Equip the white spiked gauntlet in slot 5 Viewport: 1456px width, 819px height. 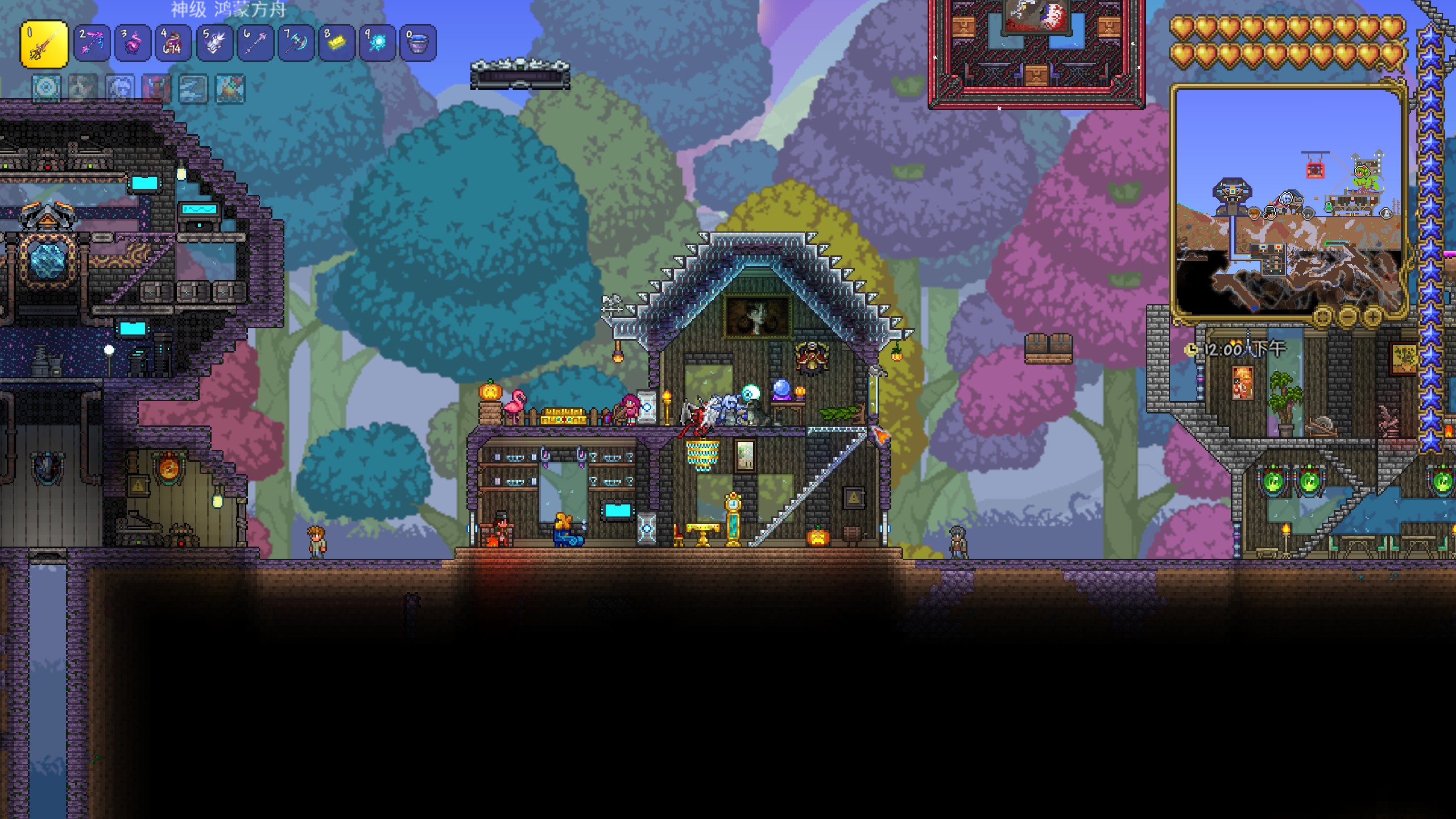pyautogui.click(x=214, y=43)
